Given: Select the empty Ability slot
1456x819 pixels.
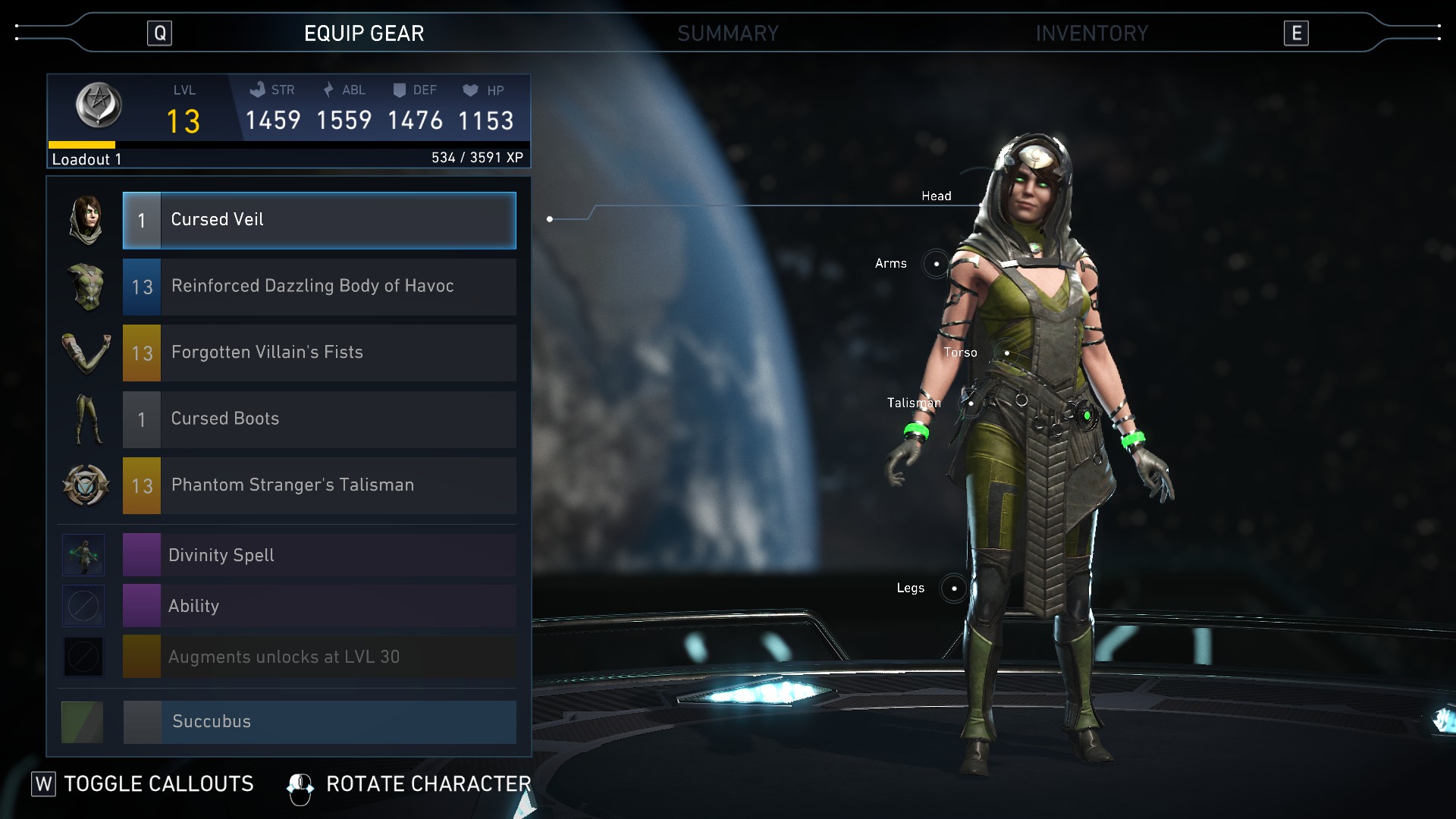Looking at the screenshot, I should pos(319,606).
